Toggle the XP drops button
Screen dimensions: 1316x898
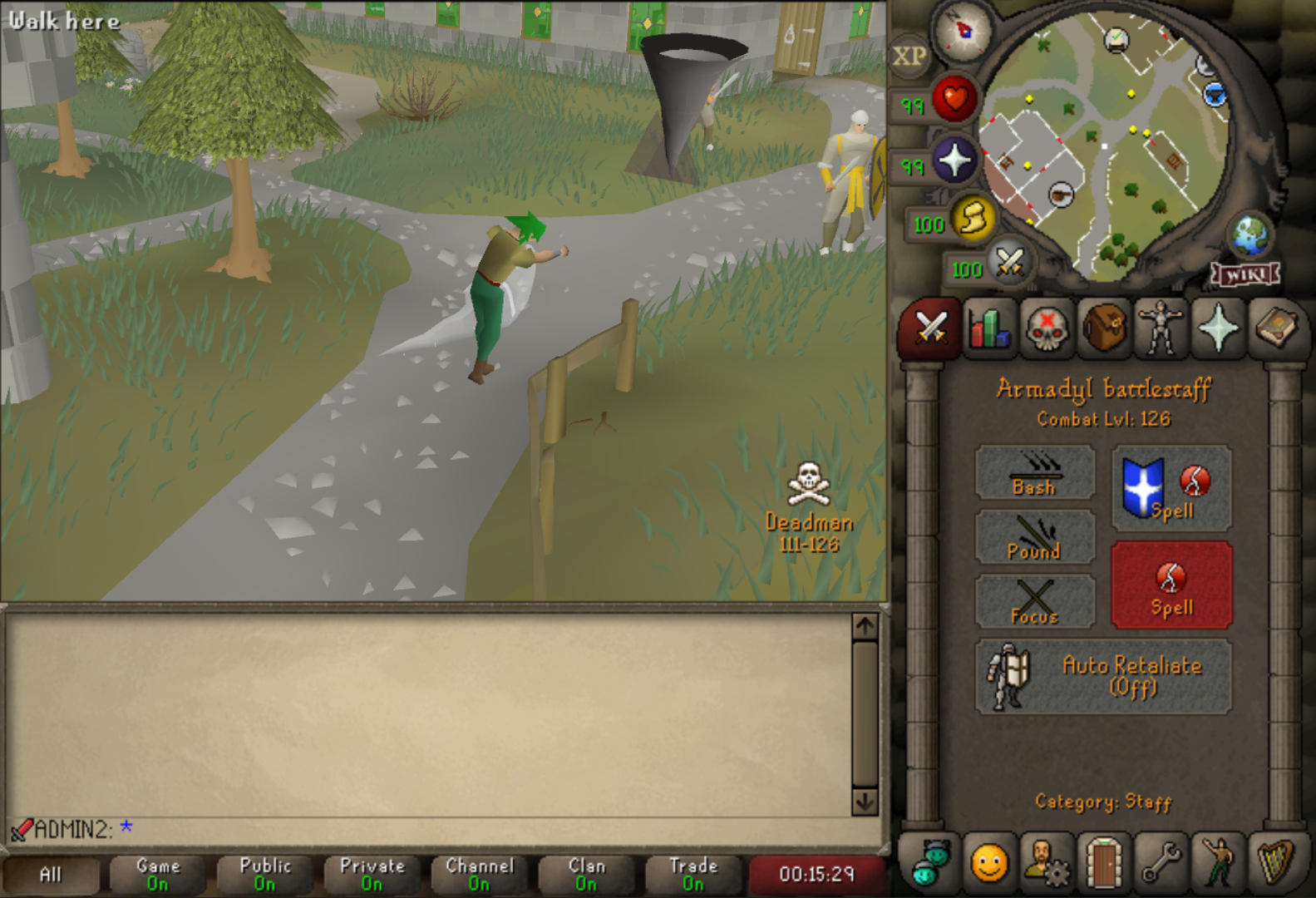pyautogui.click(x=909, y=57)
